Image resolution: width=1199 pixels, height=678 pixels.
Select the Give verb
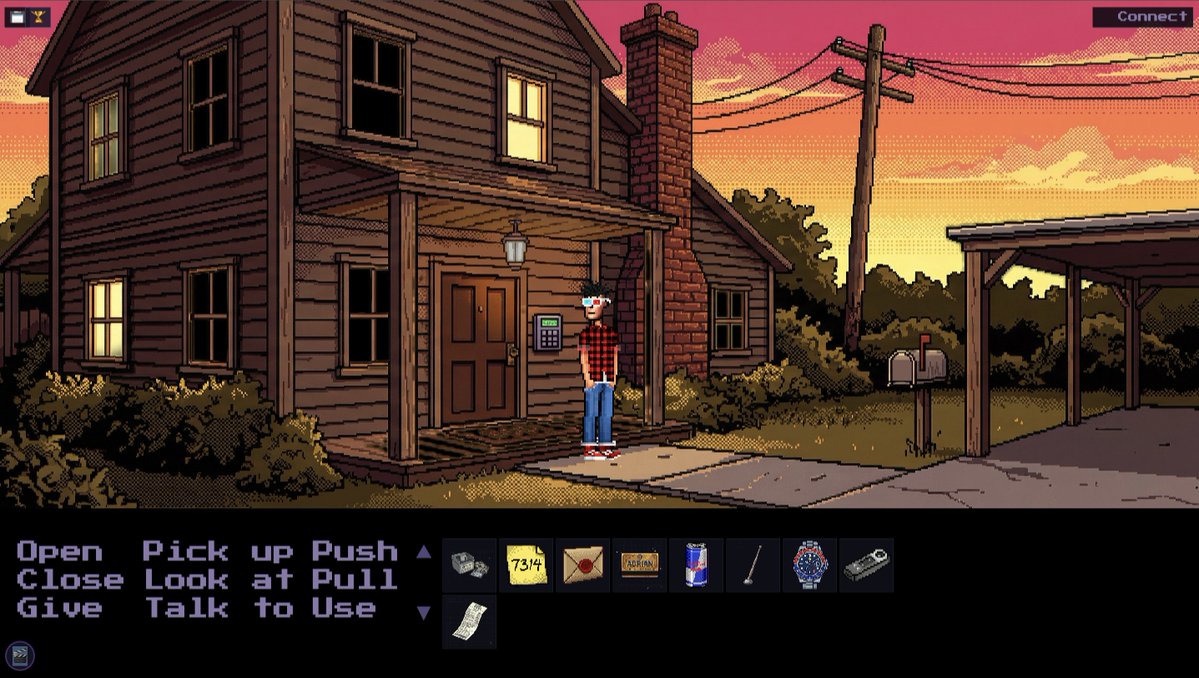point(59,608)
